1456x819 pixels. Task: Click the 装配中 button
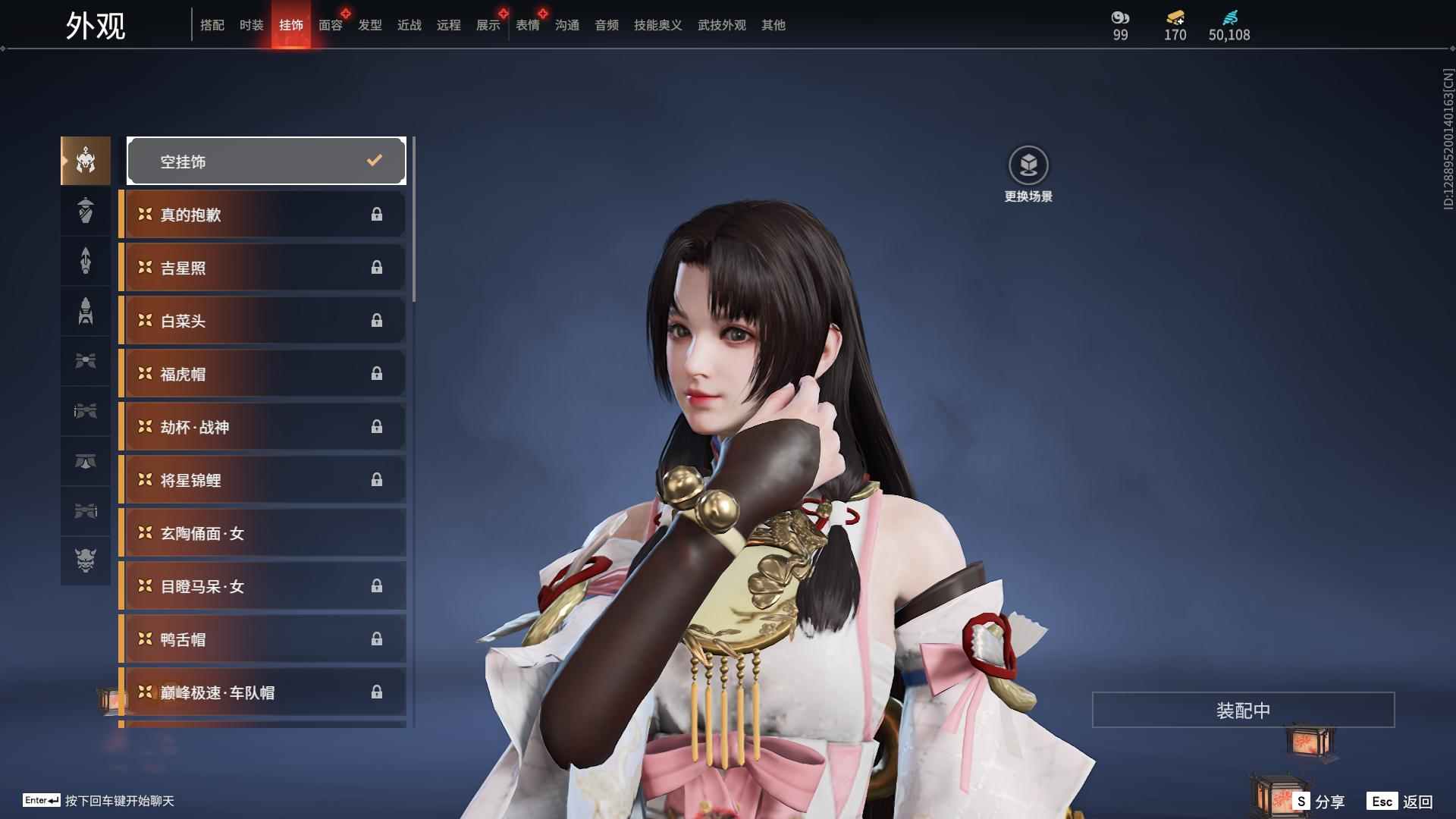1243,710
